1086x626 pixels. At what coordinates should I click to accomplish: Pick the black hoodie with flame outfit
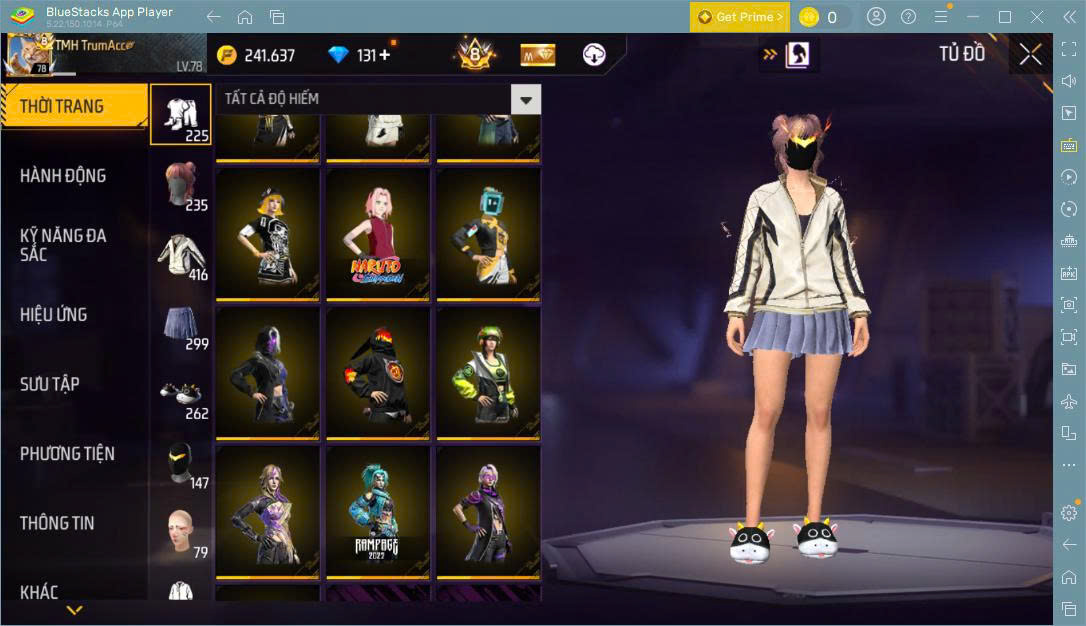pyautogui.click(x=377, y=372)
